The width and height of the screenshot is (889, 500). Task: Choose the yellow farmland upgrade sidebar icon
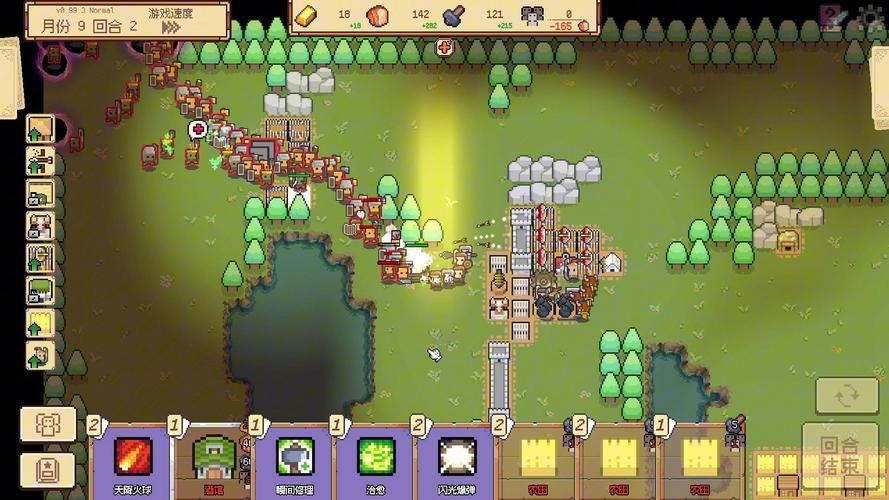point(40,322)
